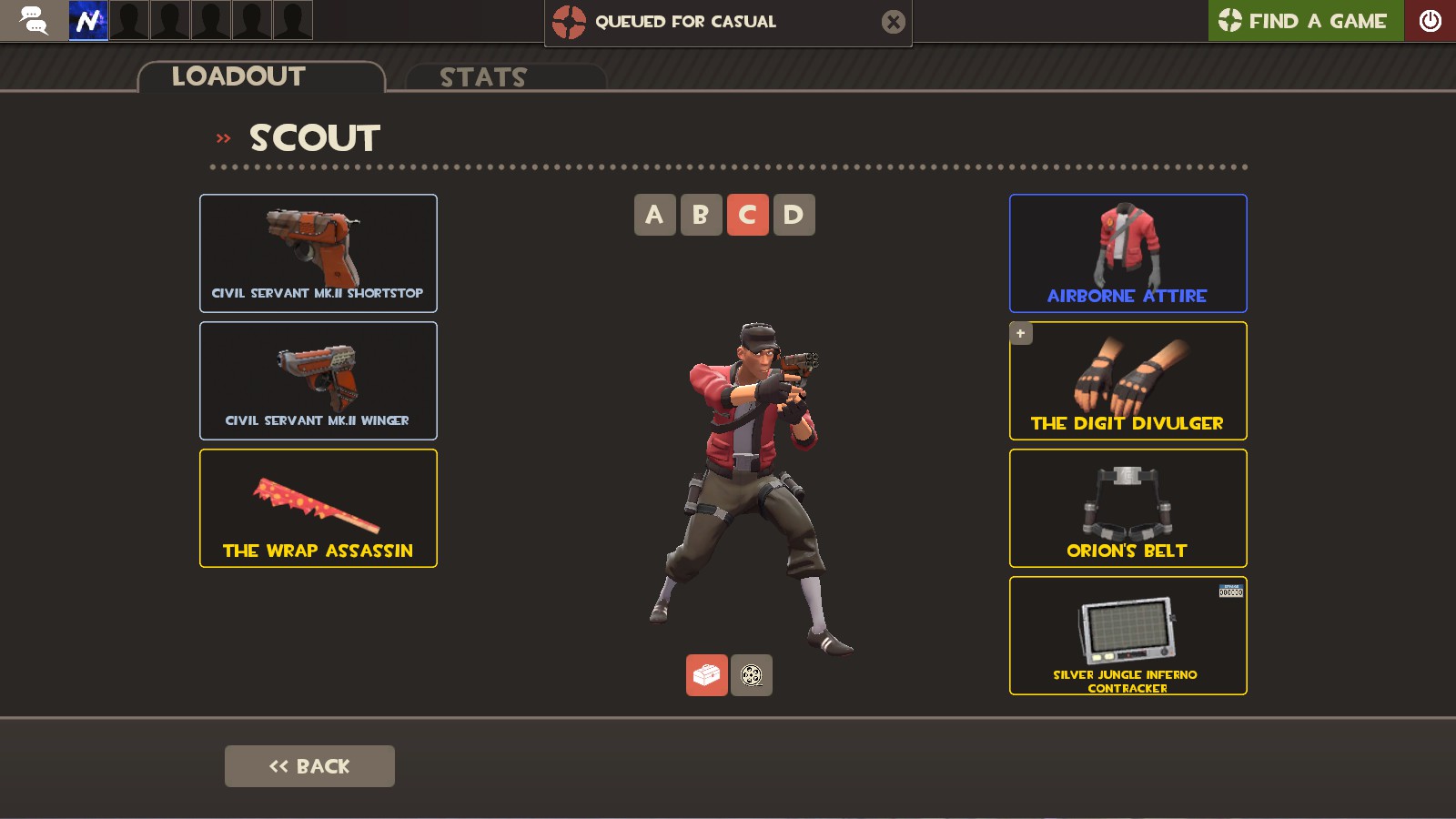Select the LOADOUT tab
The width and height of the screenshot is (1456, 819).
238,76
